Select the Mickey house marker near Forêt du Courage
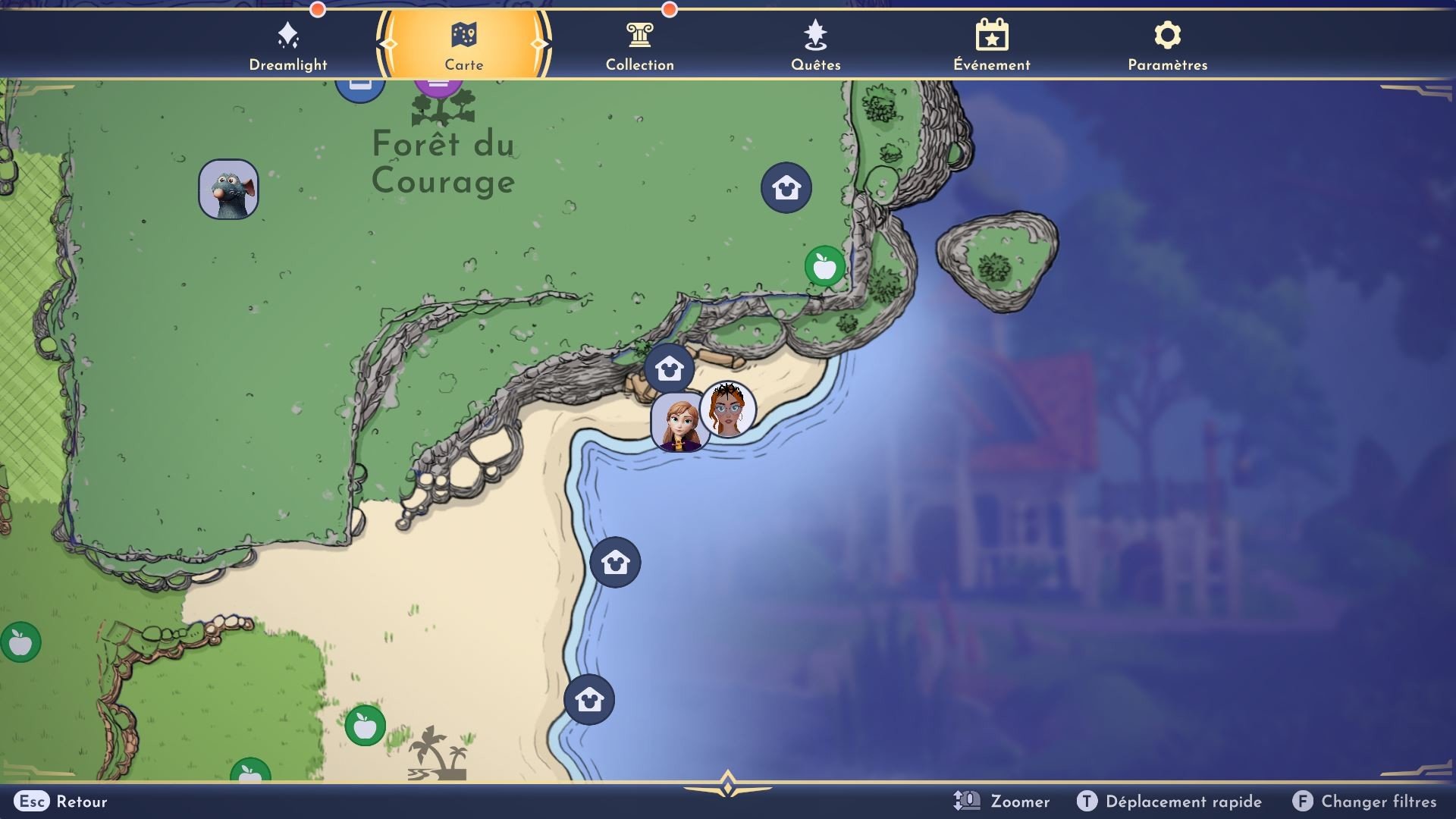 [x=786, y=187]
